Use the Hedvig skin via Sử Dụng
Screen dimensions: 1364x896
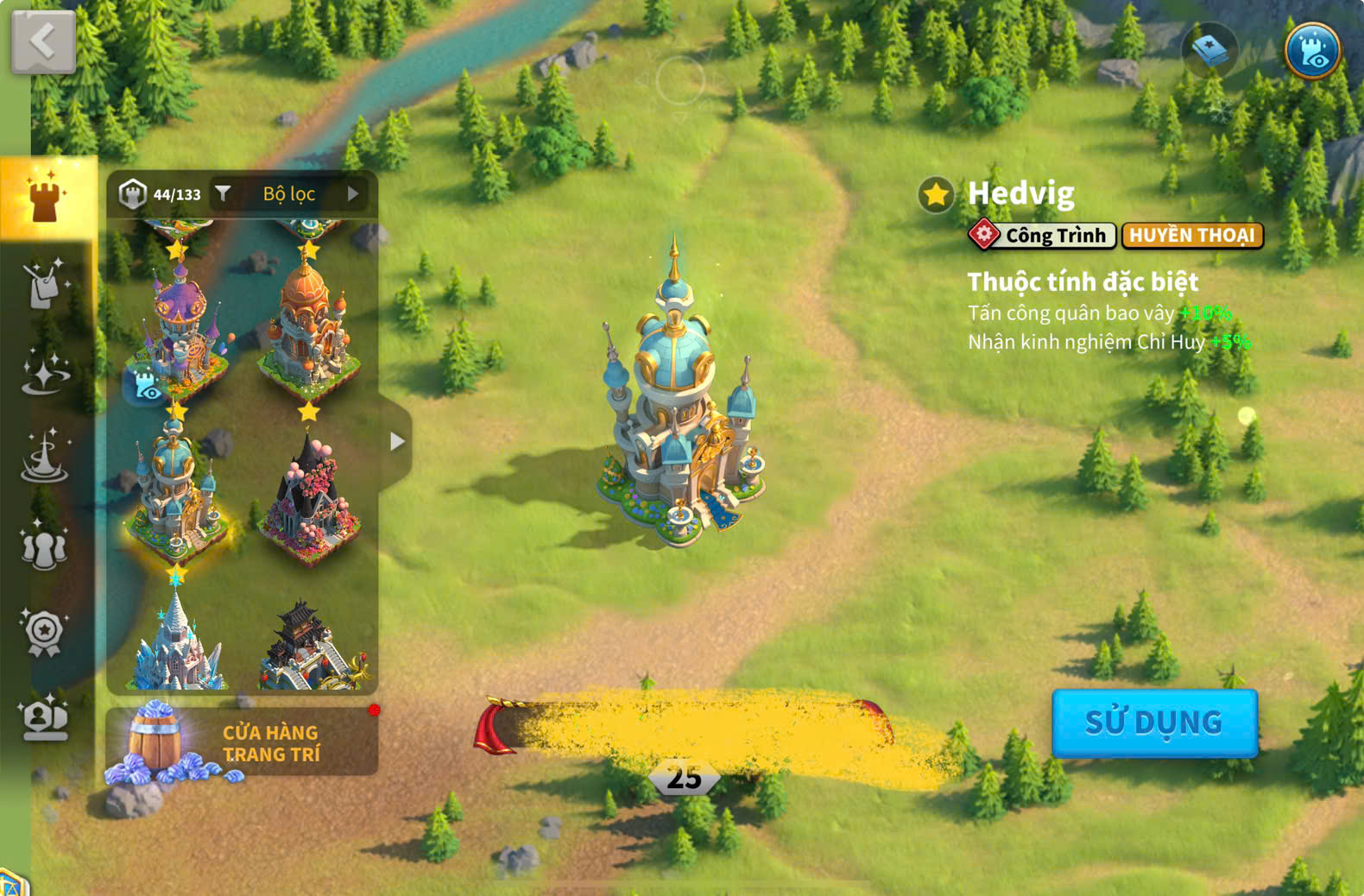(x=1153, y=722)
